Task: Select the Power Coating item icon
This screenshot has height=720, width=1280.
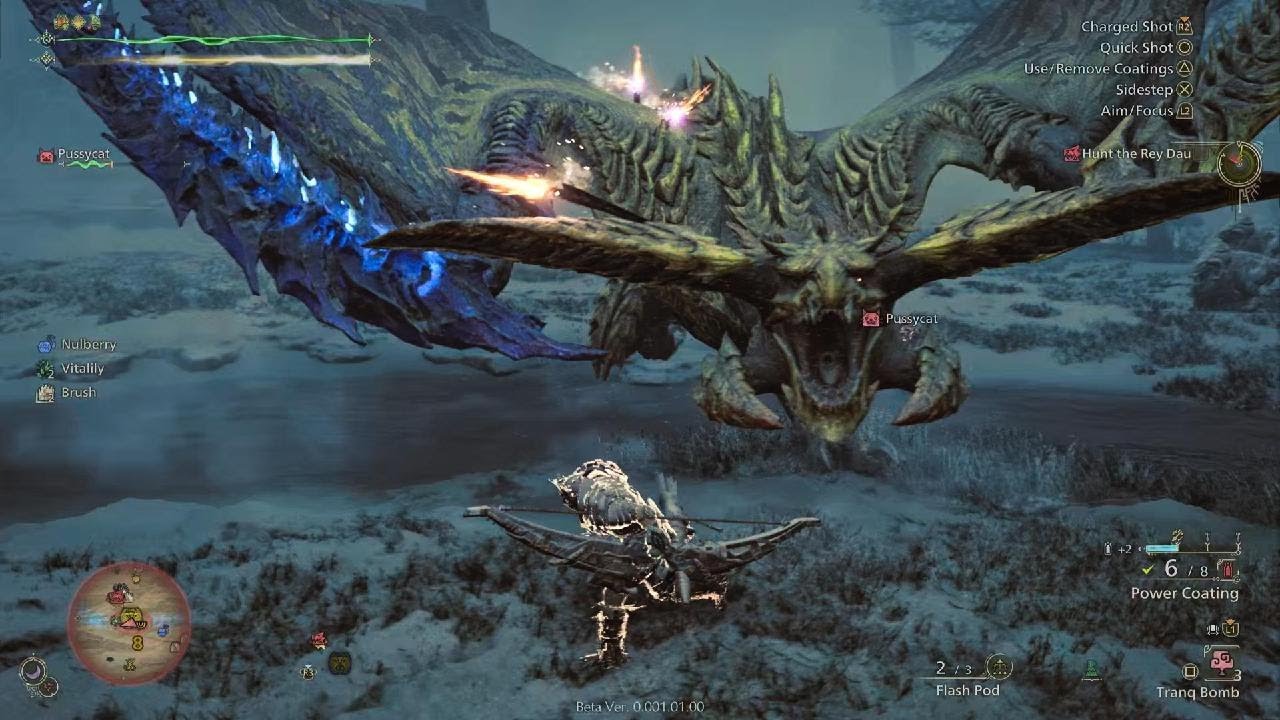Action: pyautogui.click(x=1227, y=571)
